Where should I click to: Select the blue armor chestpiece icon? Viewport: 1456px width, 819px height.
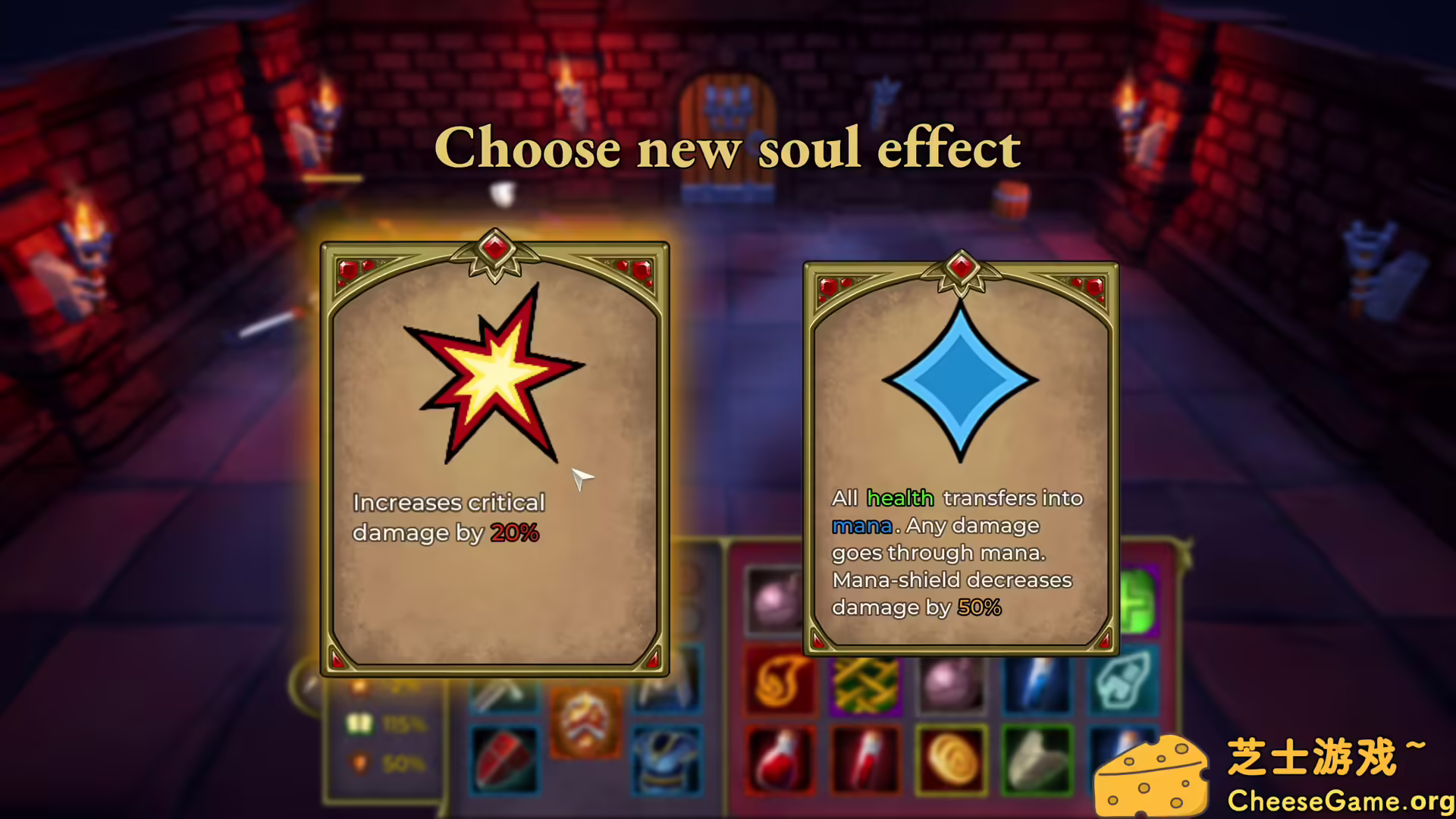666,762
